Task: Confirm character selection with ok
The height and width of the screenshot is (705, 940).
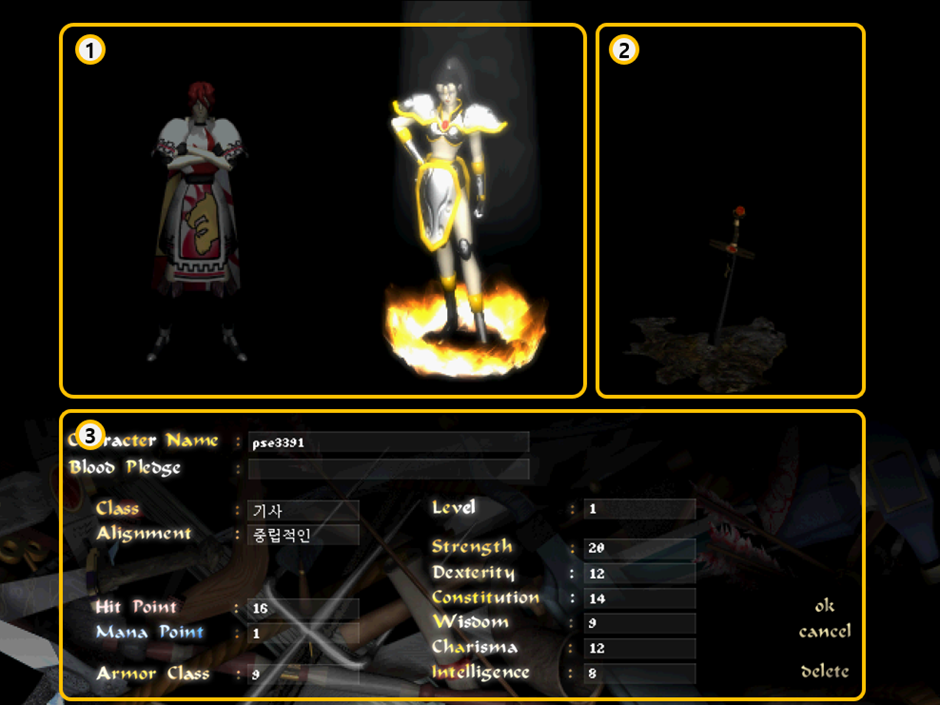Action: 824,606
